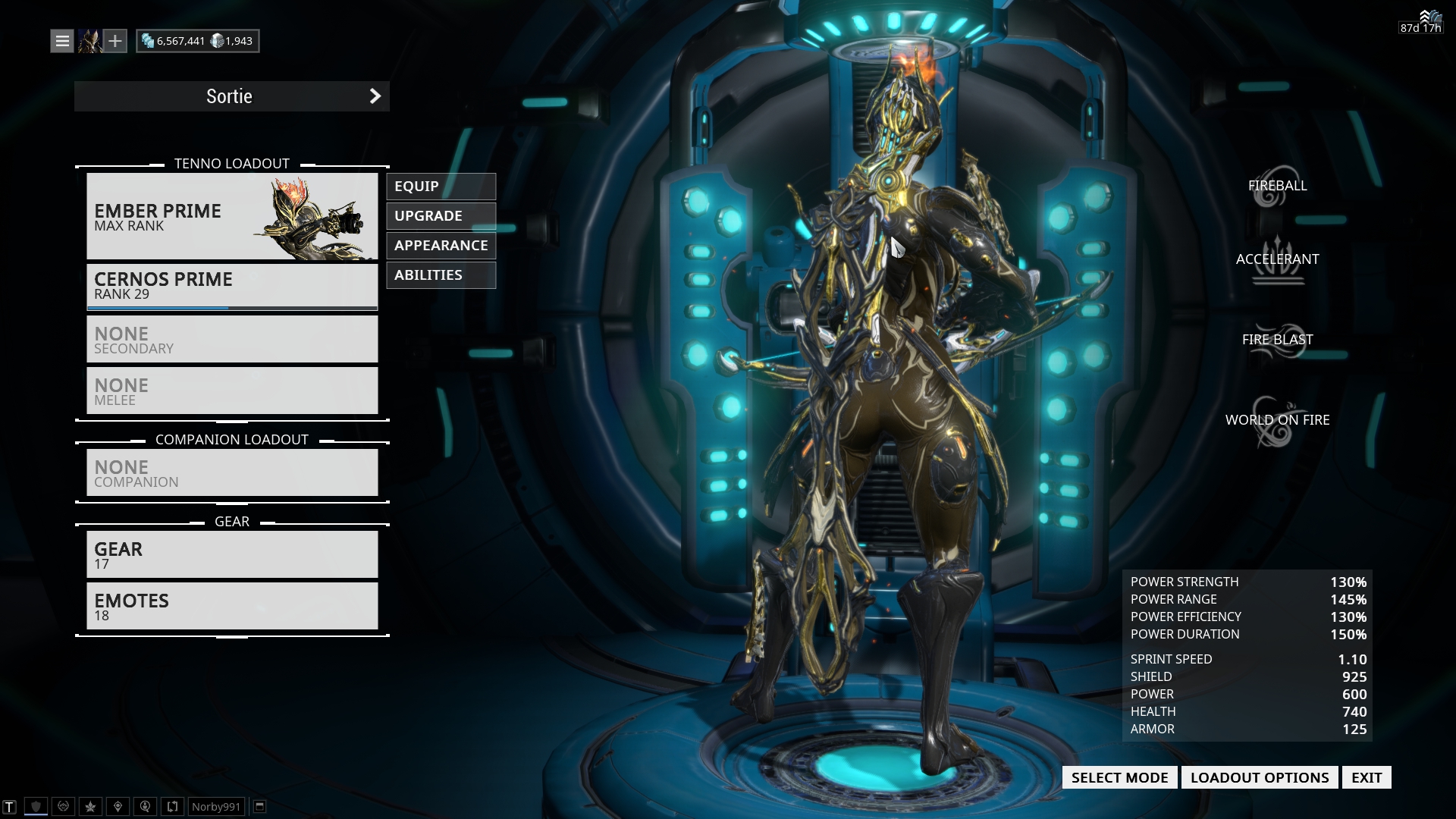The height and width of the screenshot is (819, 1456).
Task: Open the player location pin icon
Action: (118, 806)
